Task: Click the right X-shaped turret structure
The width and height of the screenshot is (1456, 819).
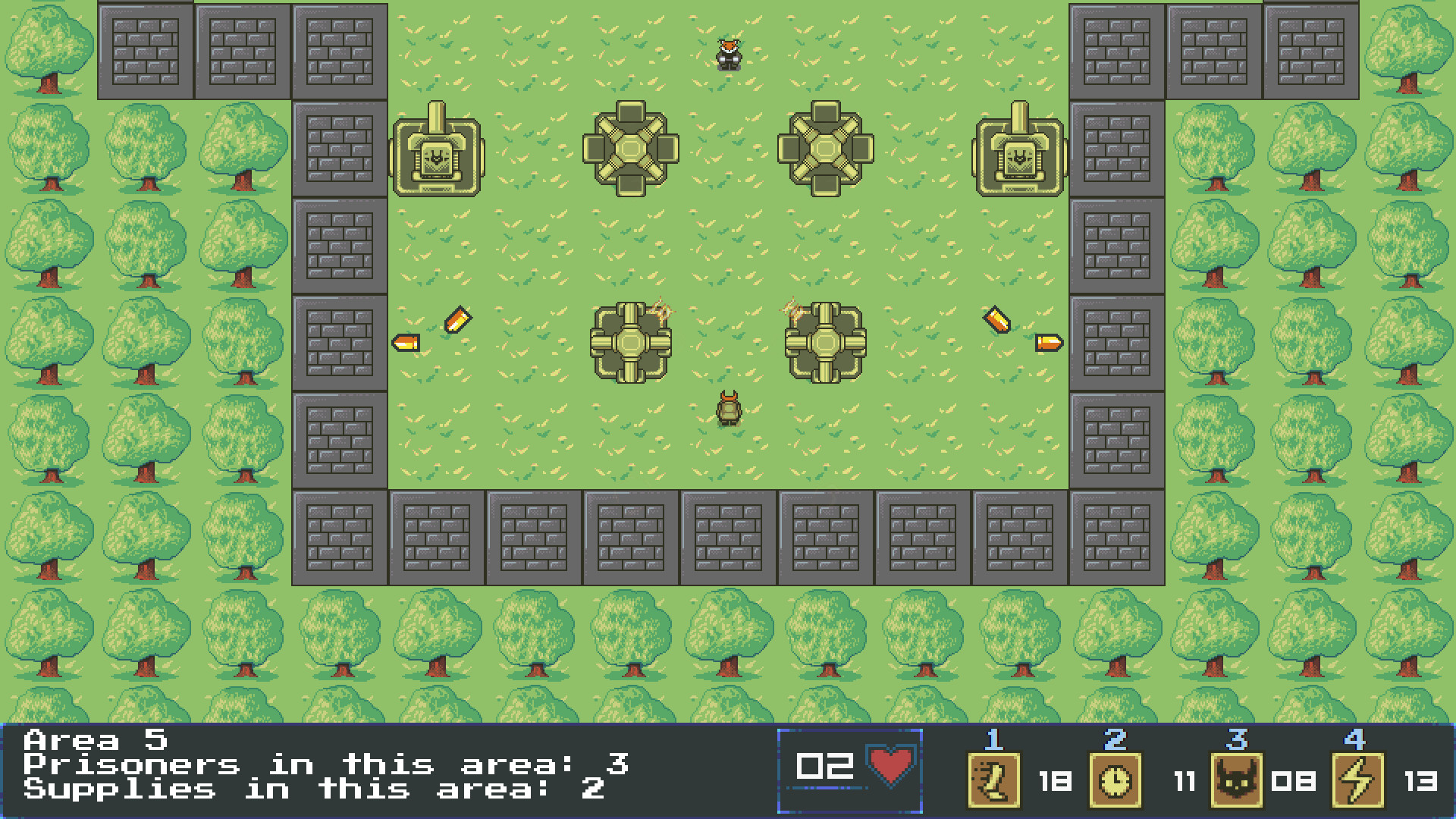Action: click(825, 149)
